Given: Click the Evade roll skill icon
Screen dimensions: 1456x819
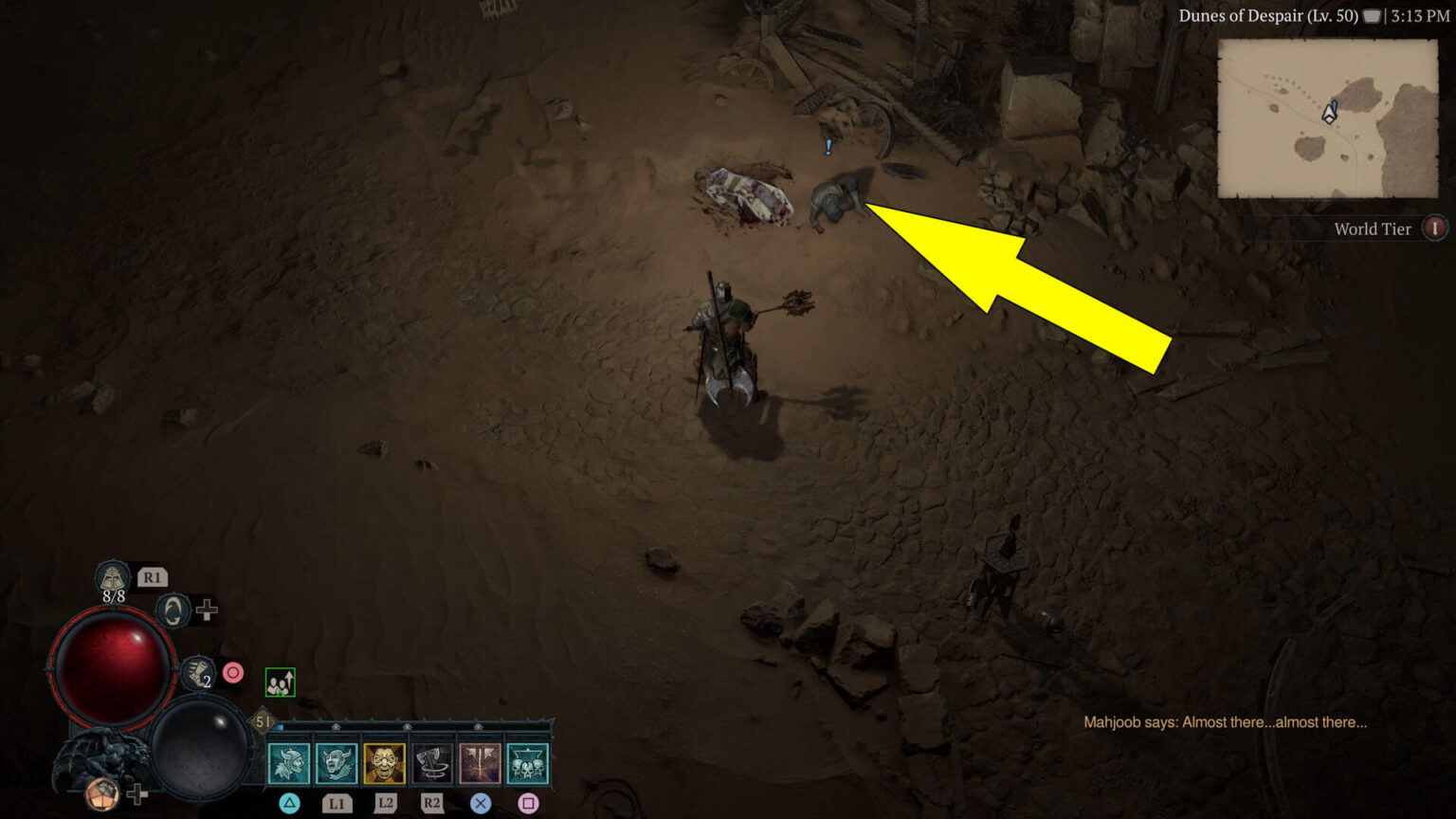Looking at the screenshot, I should (x=173, y=613).
